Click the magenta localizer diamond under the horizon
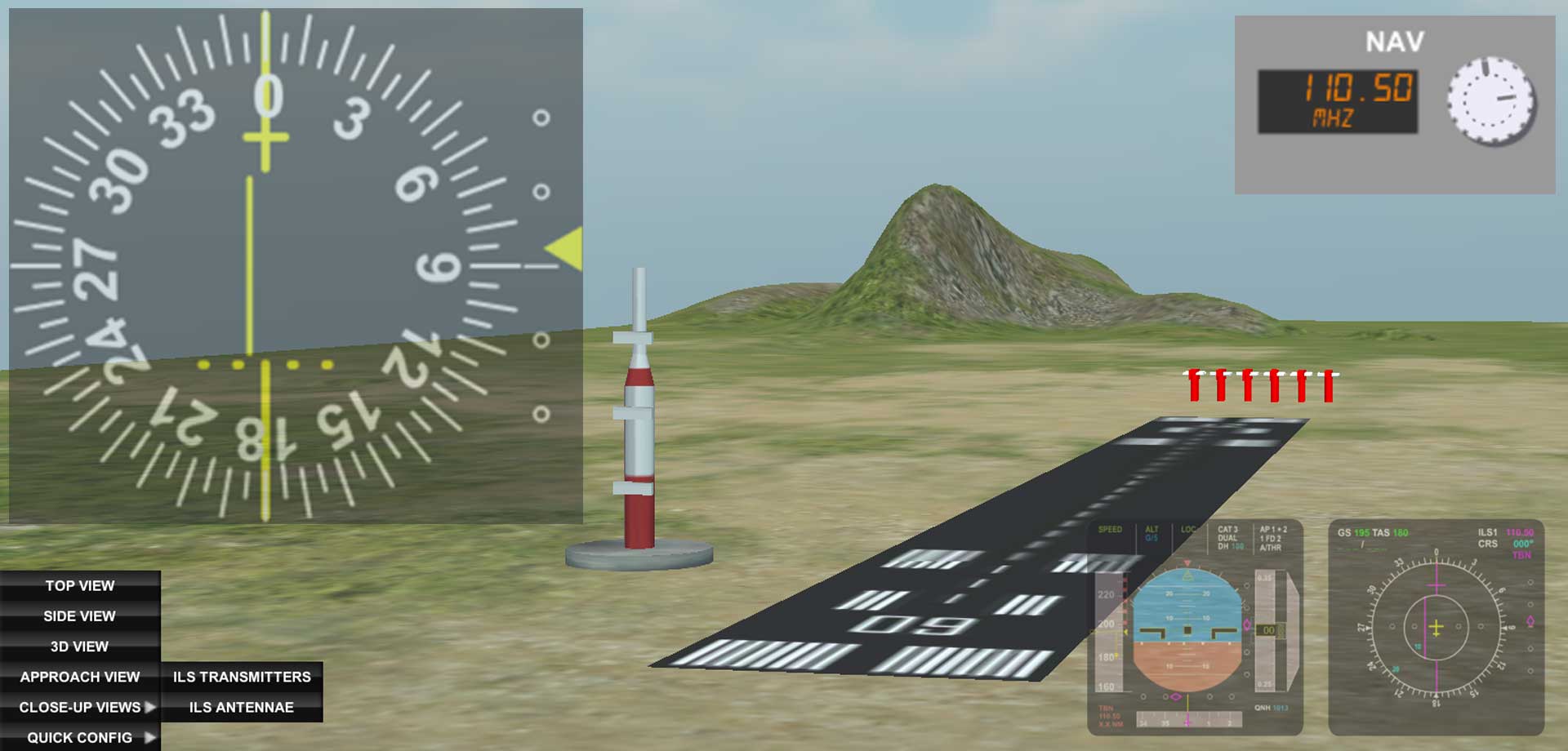The width and height of the screenshot is (1568, 751). click(x=1175, y=696)
